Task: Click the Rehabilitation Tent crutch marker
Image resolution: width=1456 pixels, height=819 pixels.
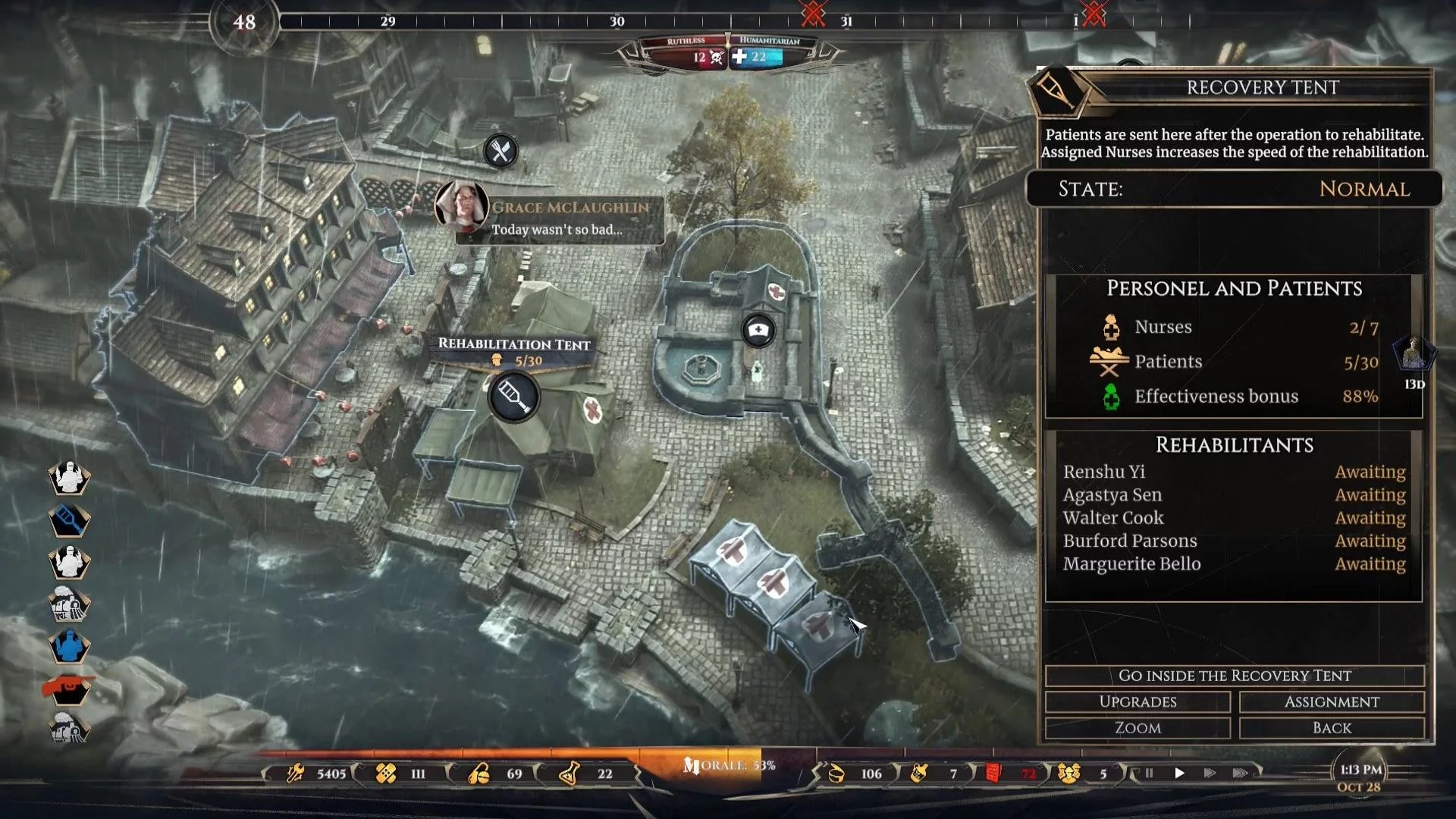Action: (513, 397)
